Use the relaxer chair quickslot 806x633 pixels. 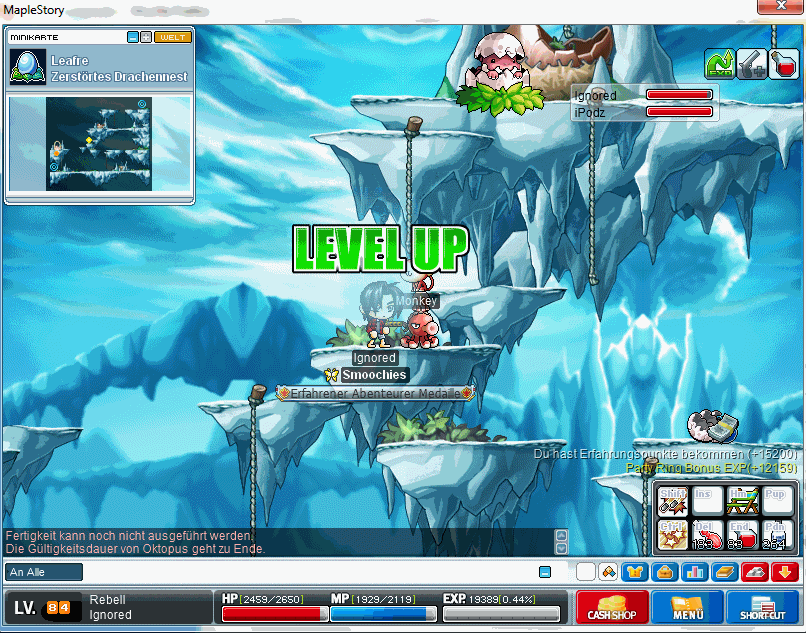(x=742, y=500)
